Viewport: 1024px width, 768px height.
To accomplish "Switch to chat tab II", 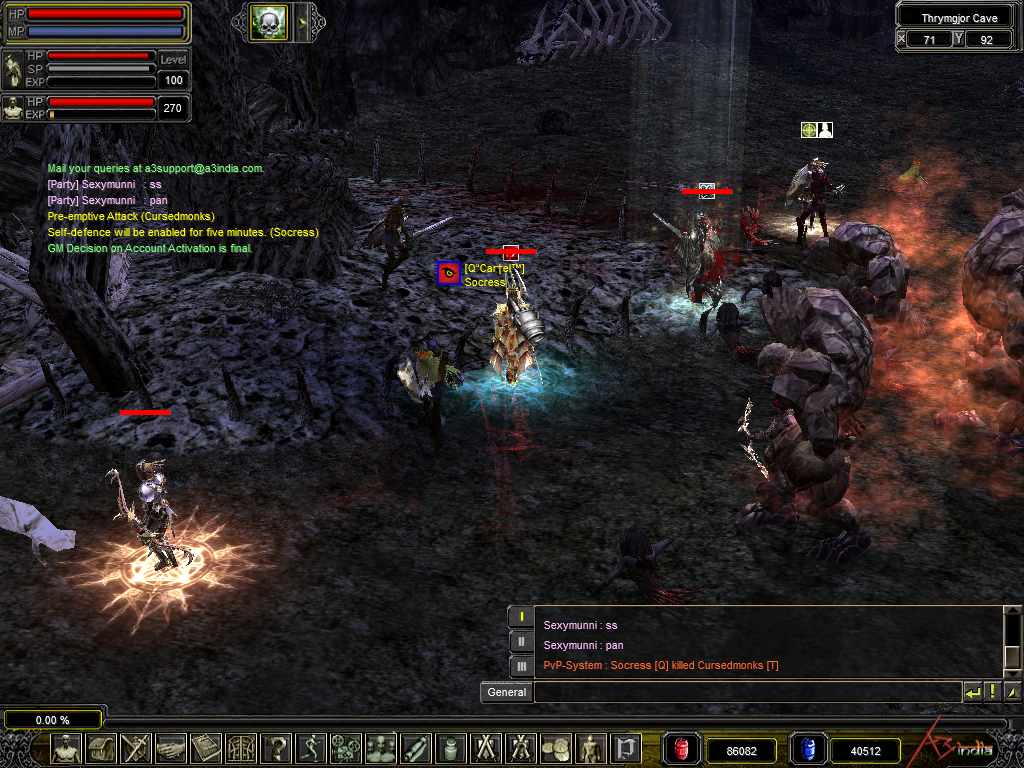I will pyautogui.click(x=521, y=641).
